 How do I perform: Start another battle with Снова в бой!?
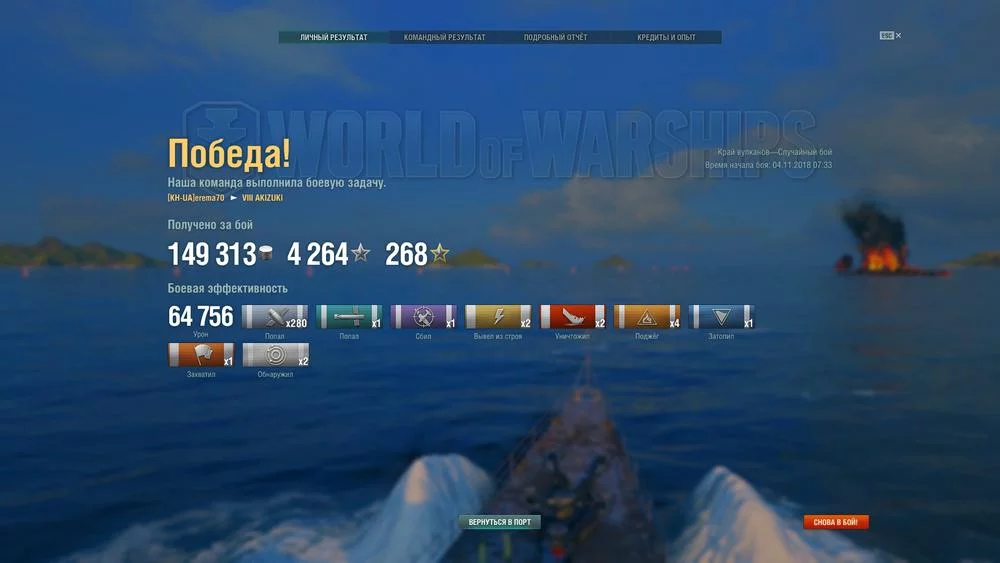836,522
